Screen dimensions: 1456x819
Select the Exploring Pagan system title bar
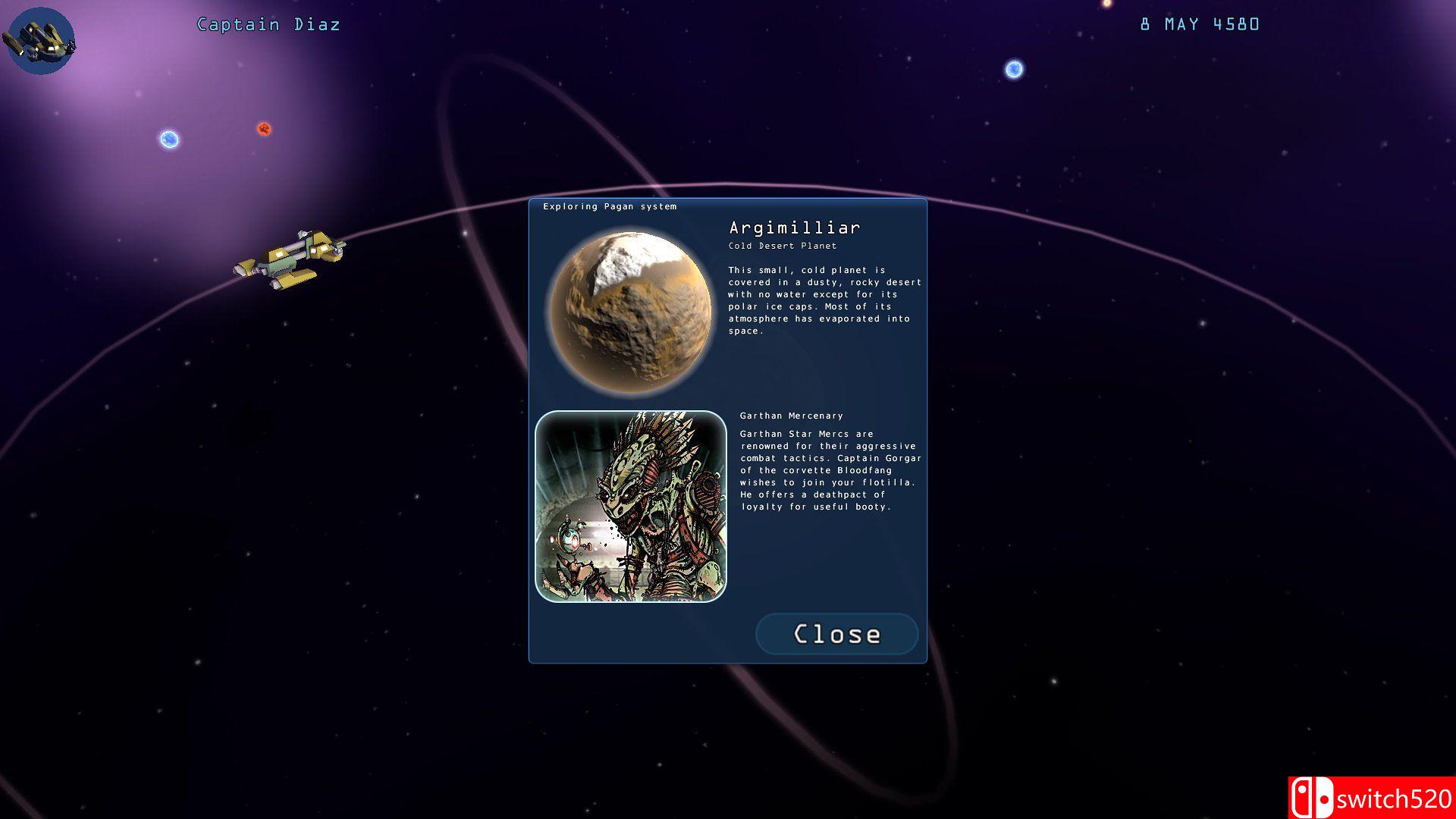pyautogui.click(x=609, y=206)
